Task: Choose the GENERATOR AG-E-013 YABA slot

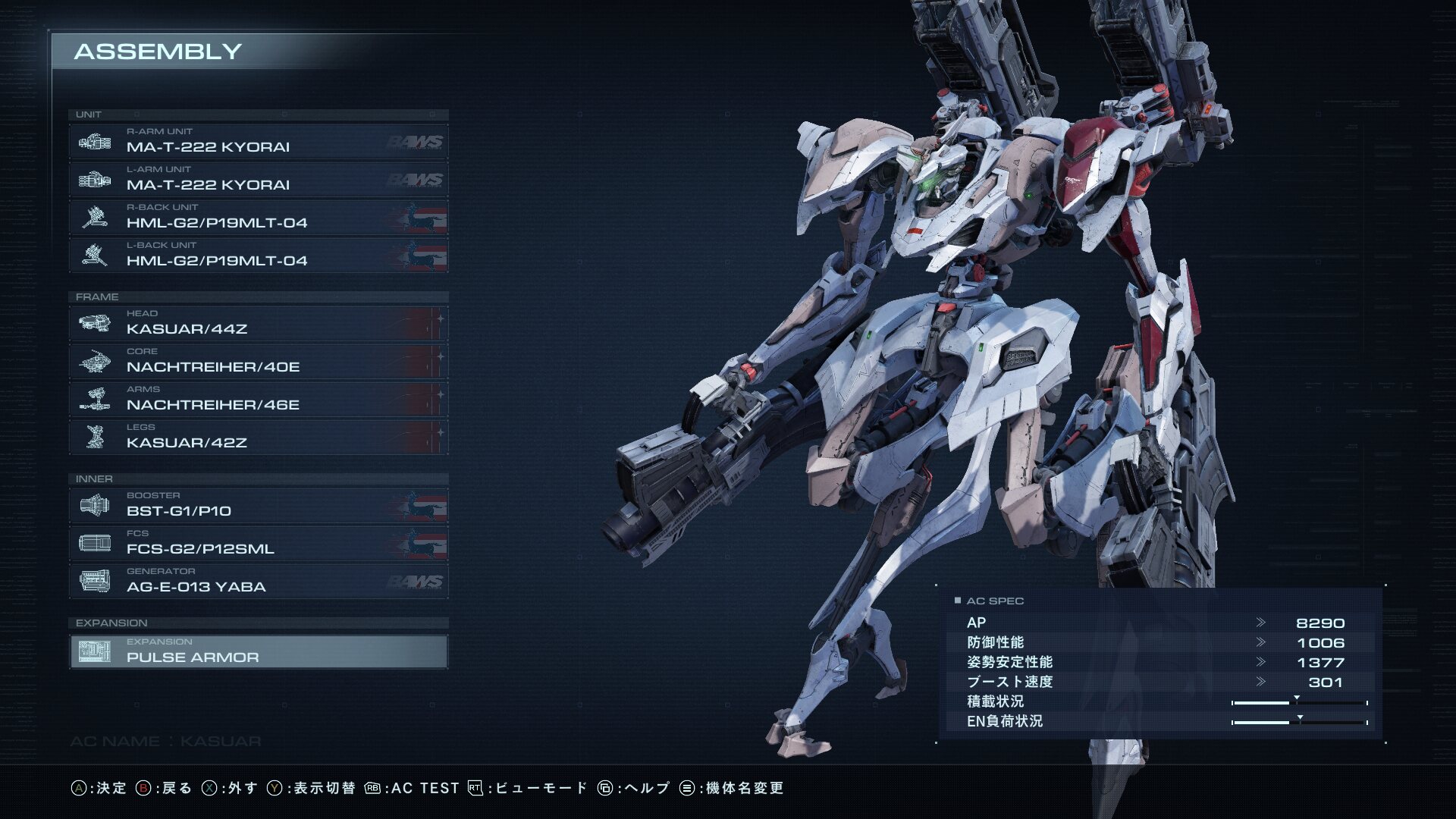Action: (x=258, y=581)
